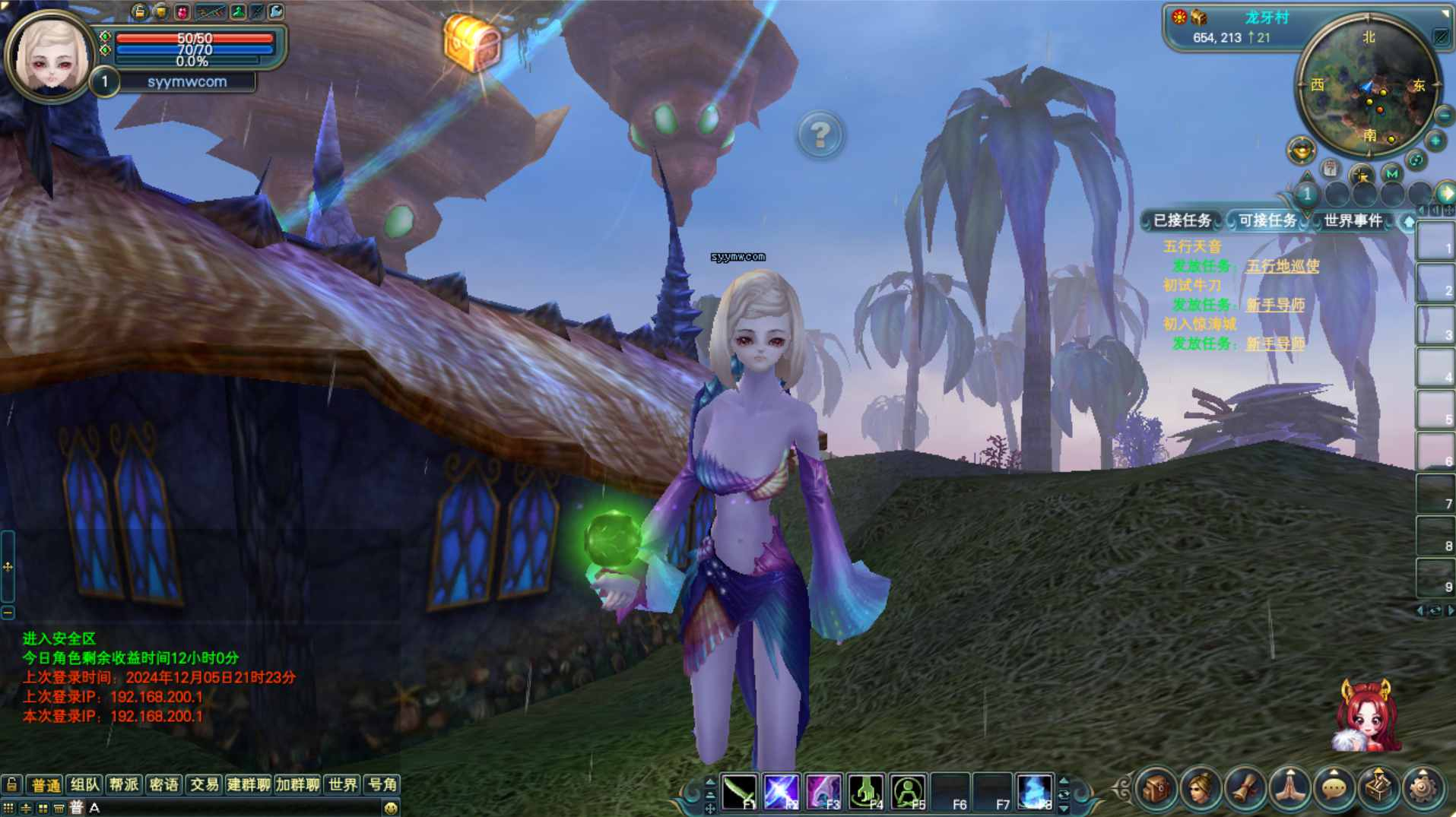
Task: Switch to the 已接任务 quest tab
Action: (1182, 220)
